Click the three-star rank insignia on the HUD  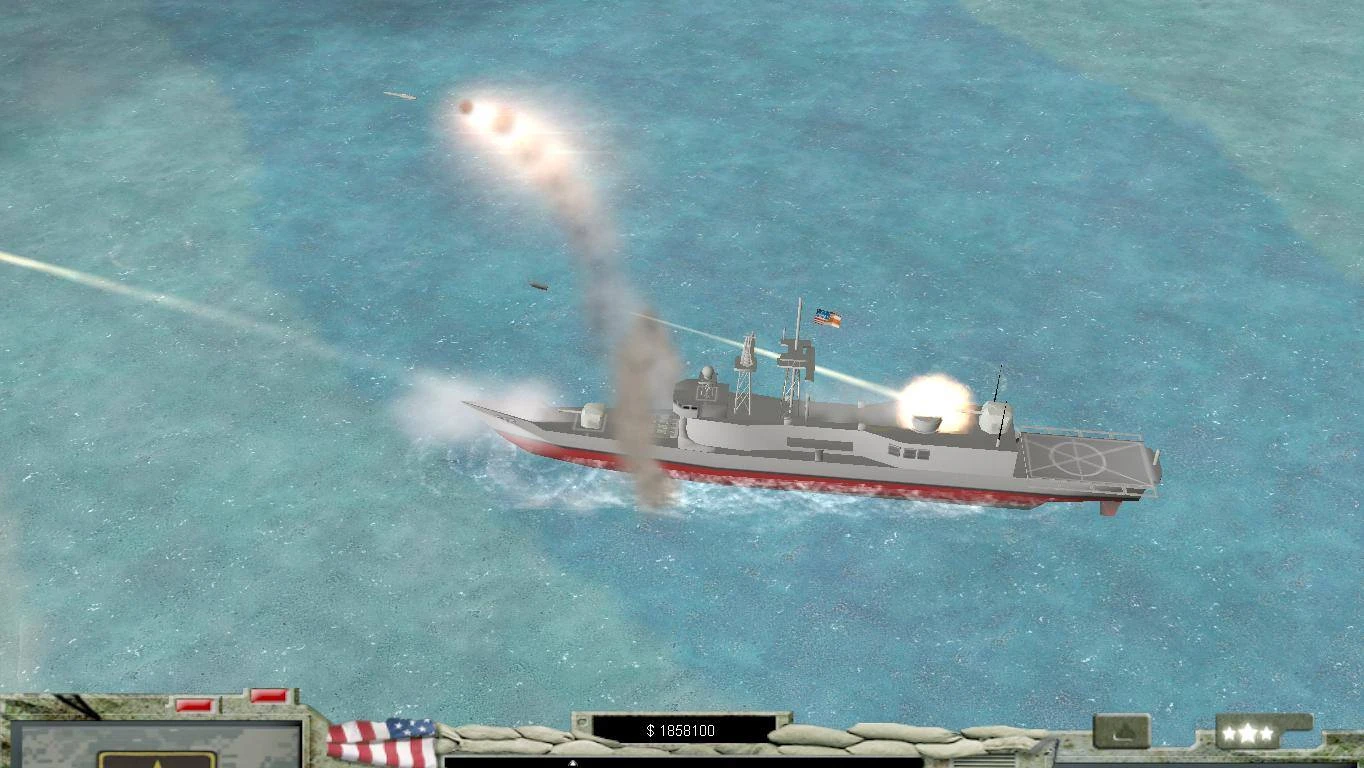1248,731
